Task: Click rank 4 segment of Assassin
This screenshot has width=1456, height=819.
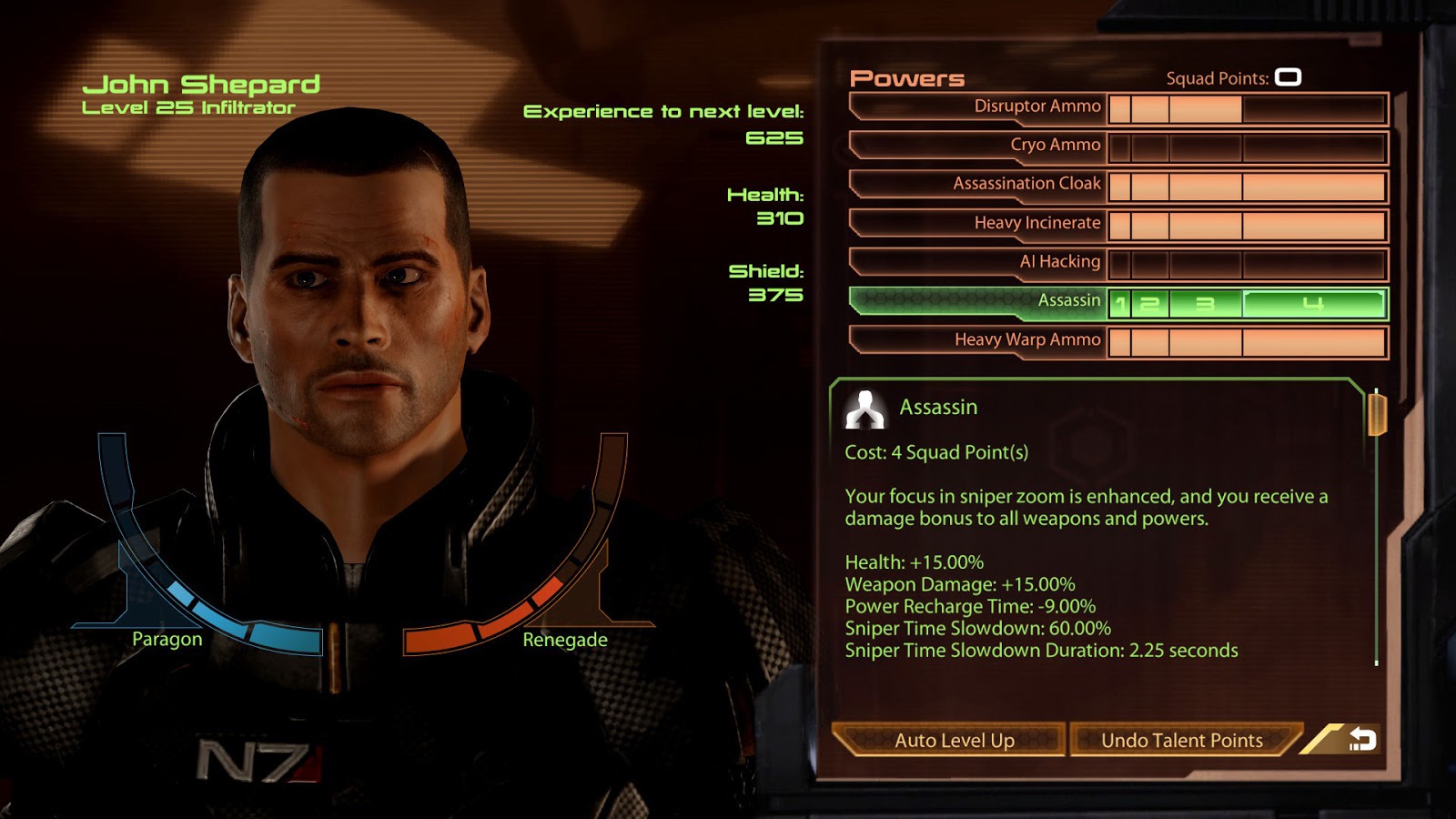Action: 1313,304
